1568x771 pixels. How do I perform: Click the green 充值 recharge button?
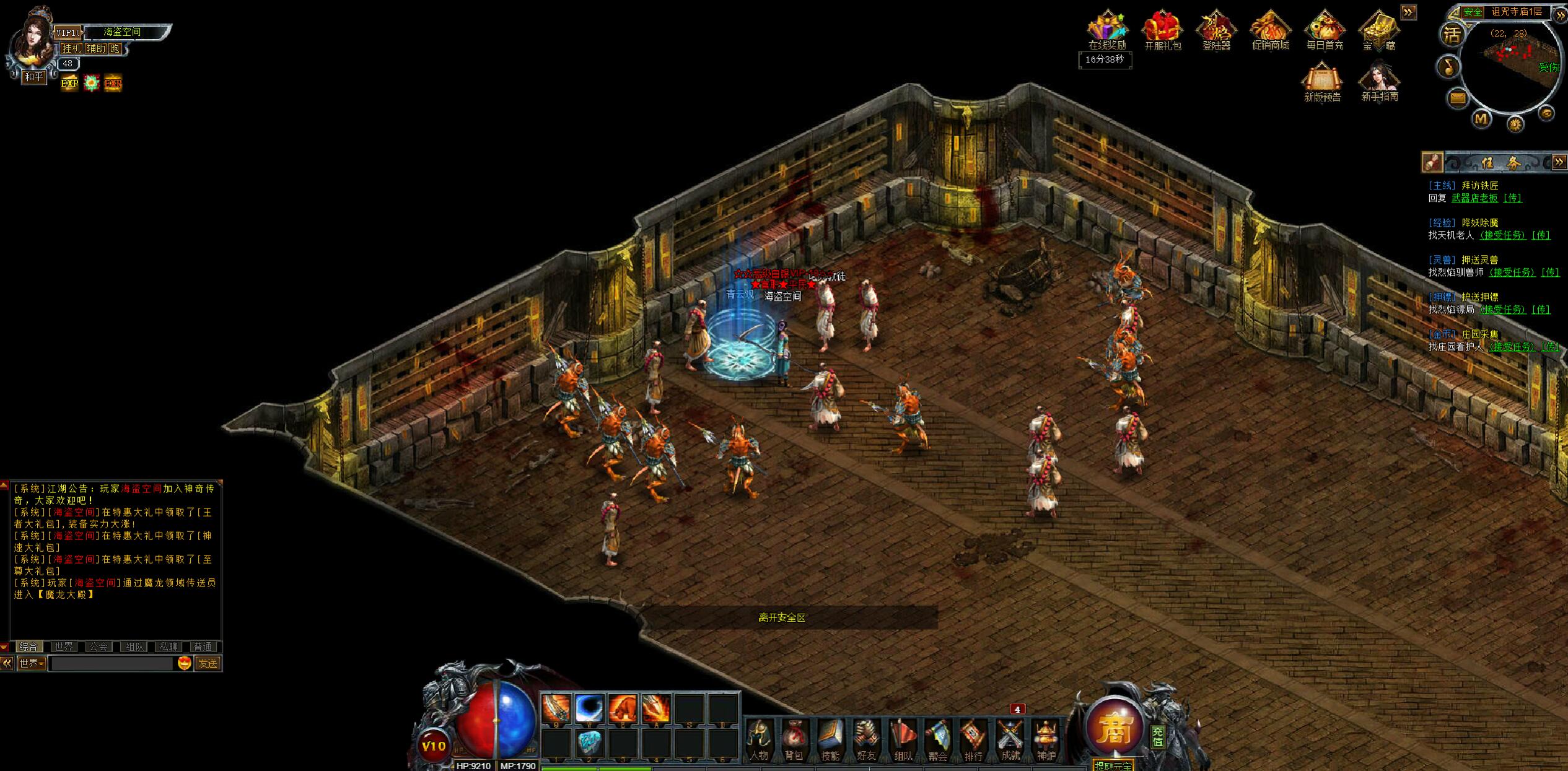[x=1158, y=736]
